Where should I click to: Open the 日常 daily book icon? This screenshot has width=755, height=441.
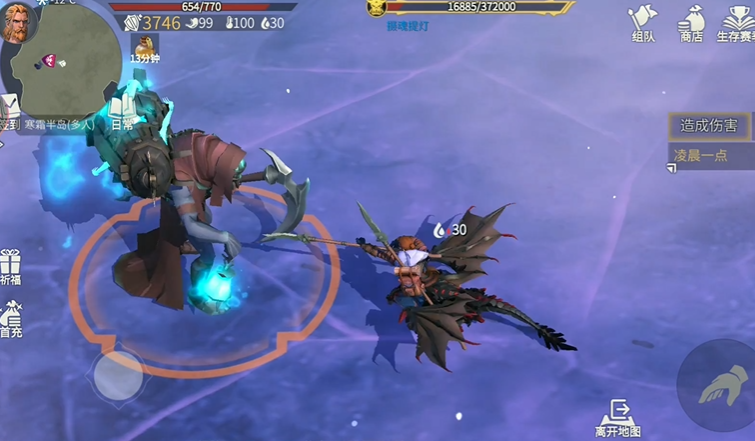click(x=122, y=108)
